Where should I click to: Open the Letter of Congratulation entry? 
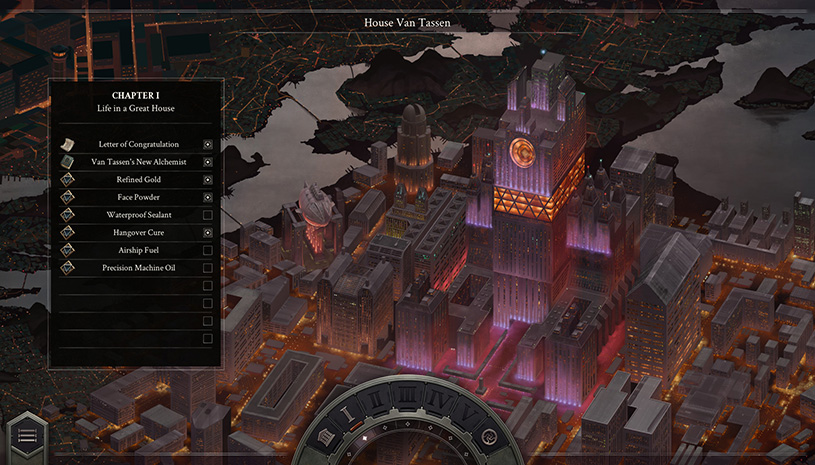click(138, 144)
